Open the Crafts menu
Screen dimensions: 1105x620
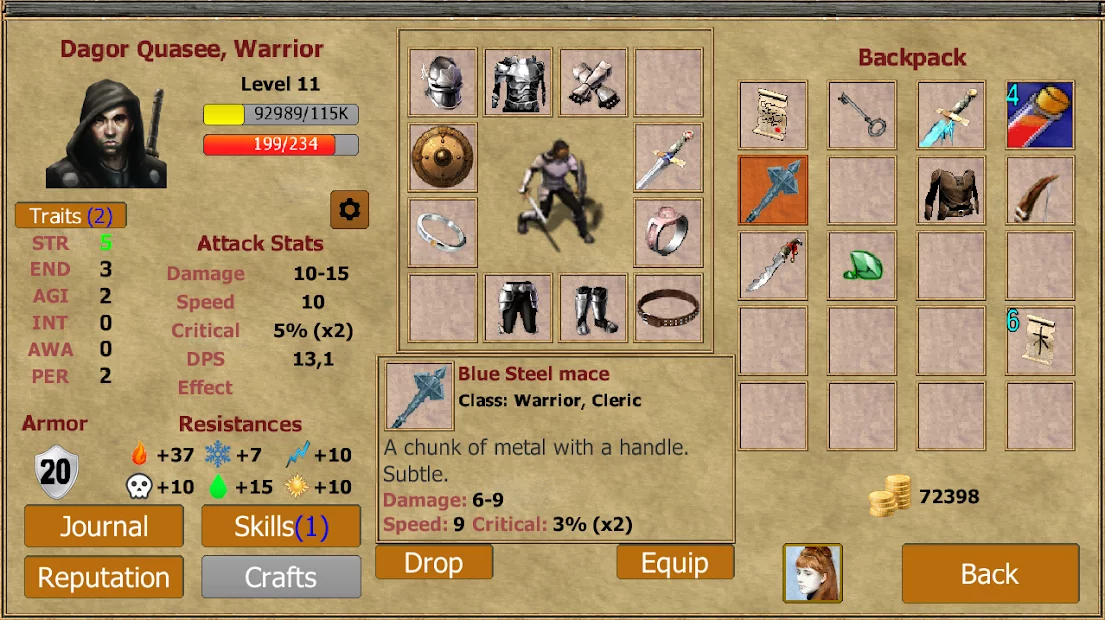(x=281, y=577)
